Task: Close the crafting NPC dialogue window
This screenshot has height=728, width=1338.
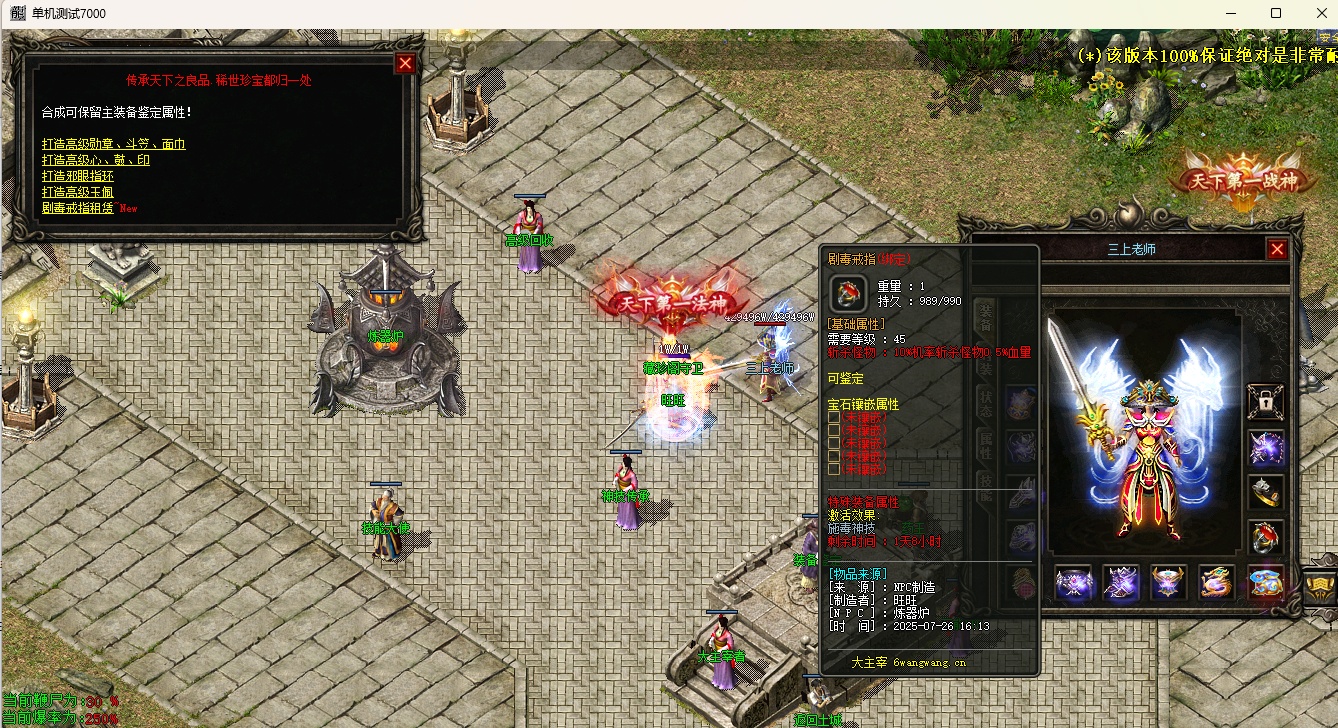Action: pyautogui.click(x=405, y=64)
